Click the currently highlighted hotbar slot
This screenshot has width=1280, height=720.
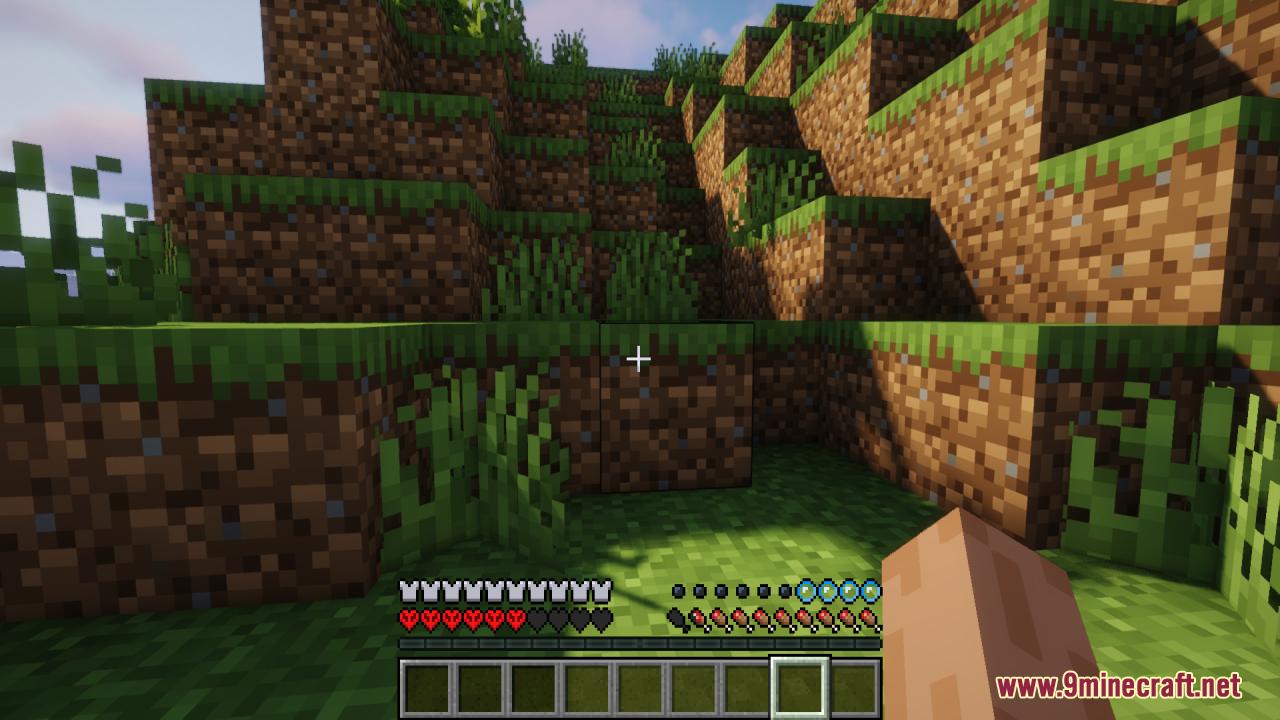tap(800, 684)
